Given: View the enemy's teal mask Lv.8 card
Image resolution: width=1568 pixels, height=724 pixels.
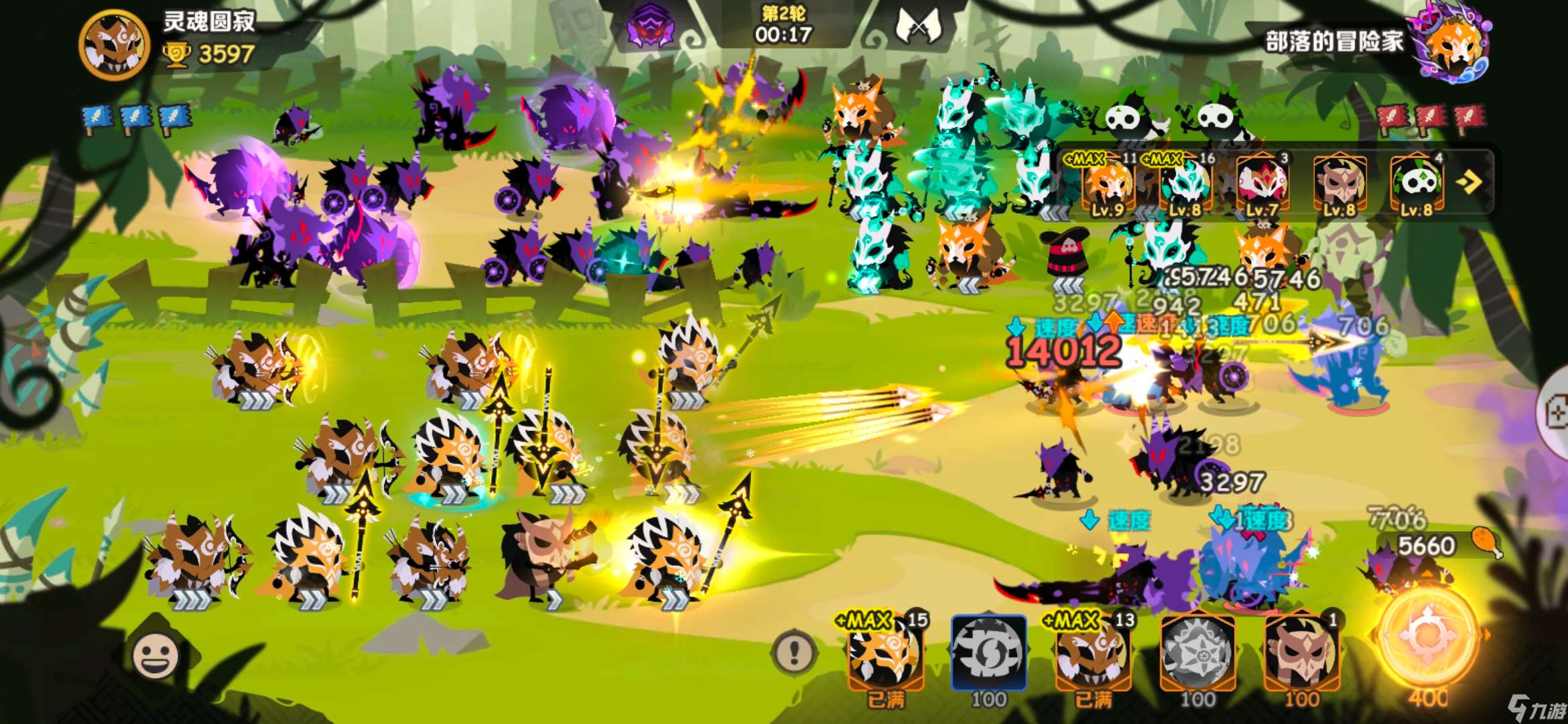Looking at the screenshot, I should point(1185,184).
